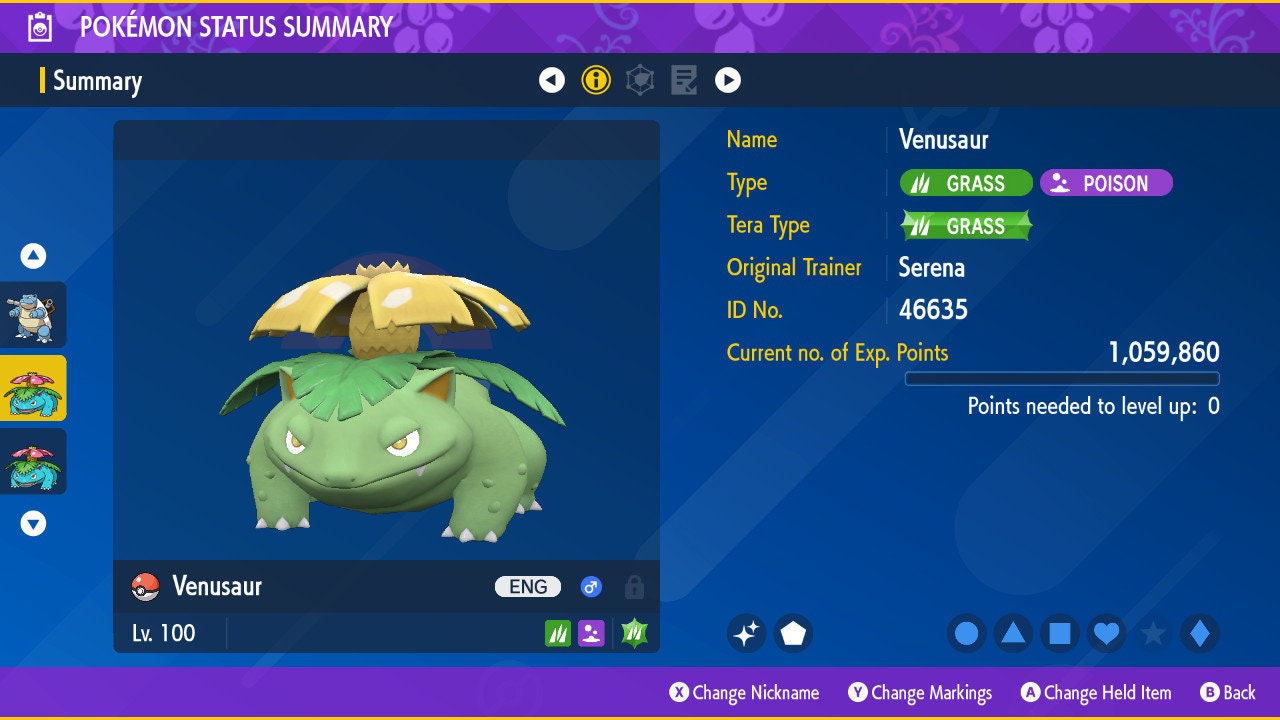Toggle the heart marking

(1106, 633)
